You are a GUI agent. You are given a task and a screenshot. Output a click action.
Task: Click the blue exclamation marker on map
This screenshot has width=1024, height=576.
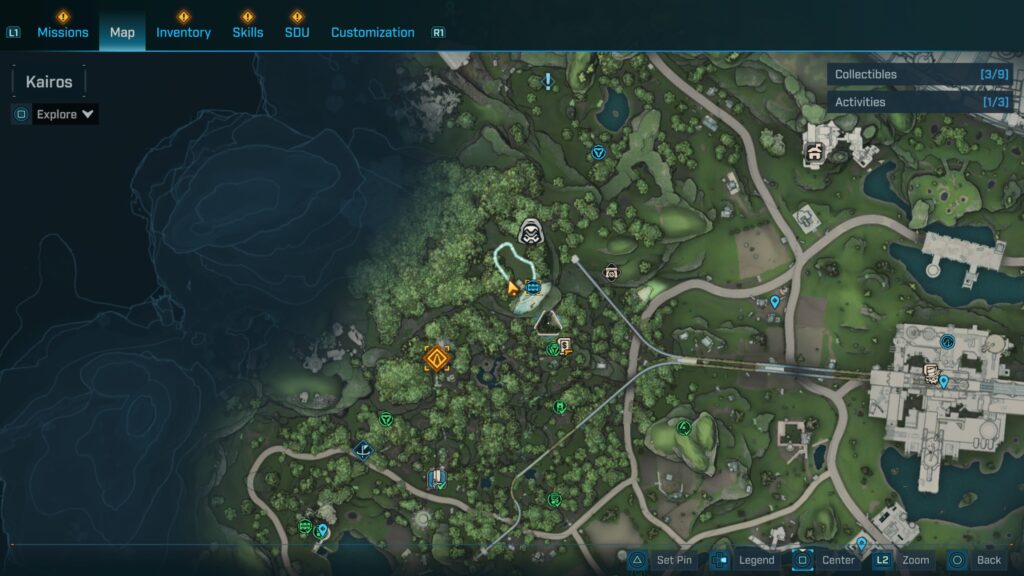548,80
